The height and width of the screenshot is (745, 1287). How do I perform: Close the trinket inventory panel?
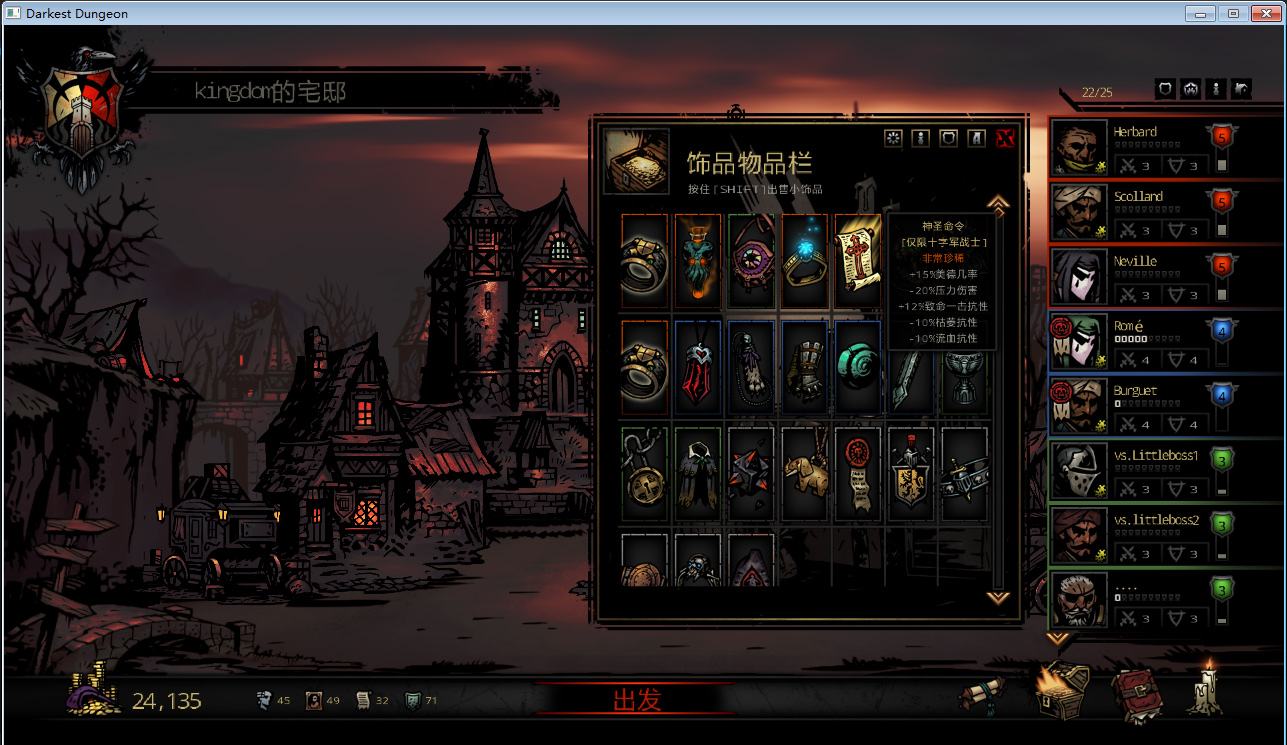pyautogui.click(x=1005, y=138)
